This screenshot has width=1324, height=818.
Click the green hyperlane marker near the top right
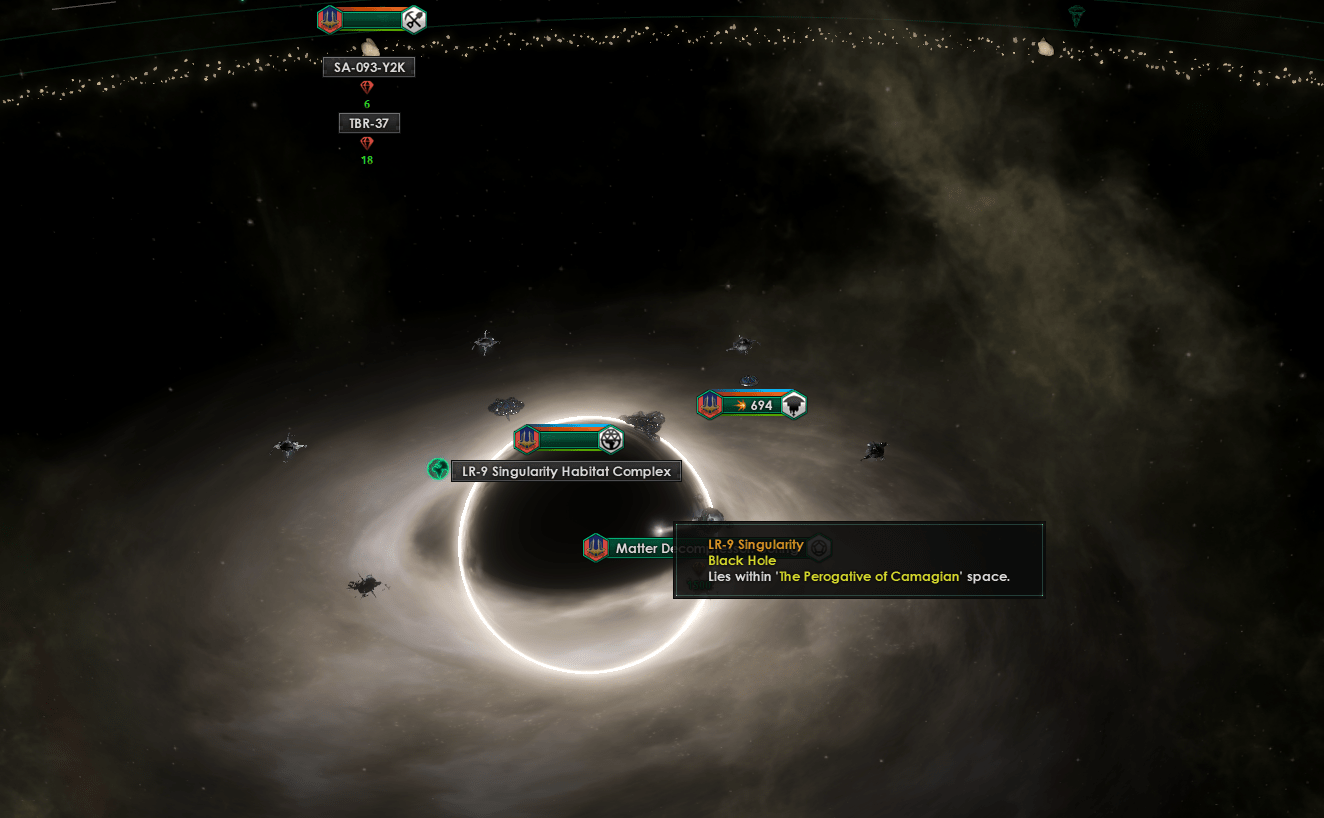1076,14
